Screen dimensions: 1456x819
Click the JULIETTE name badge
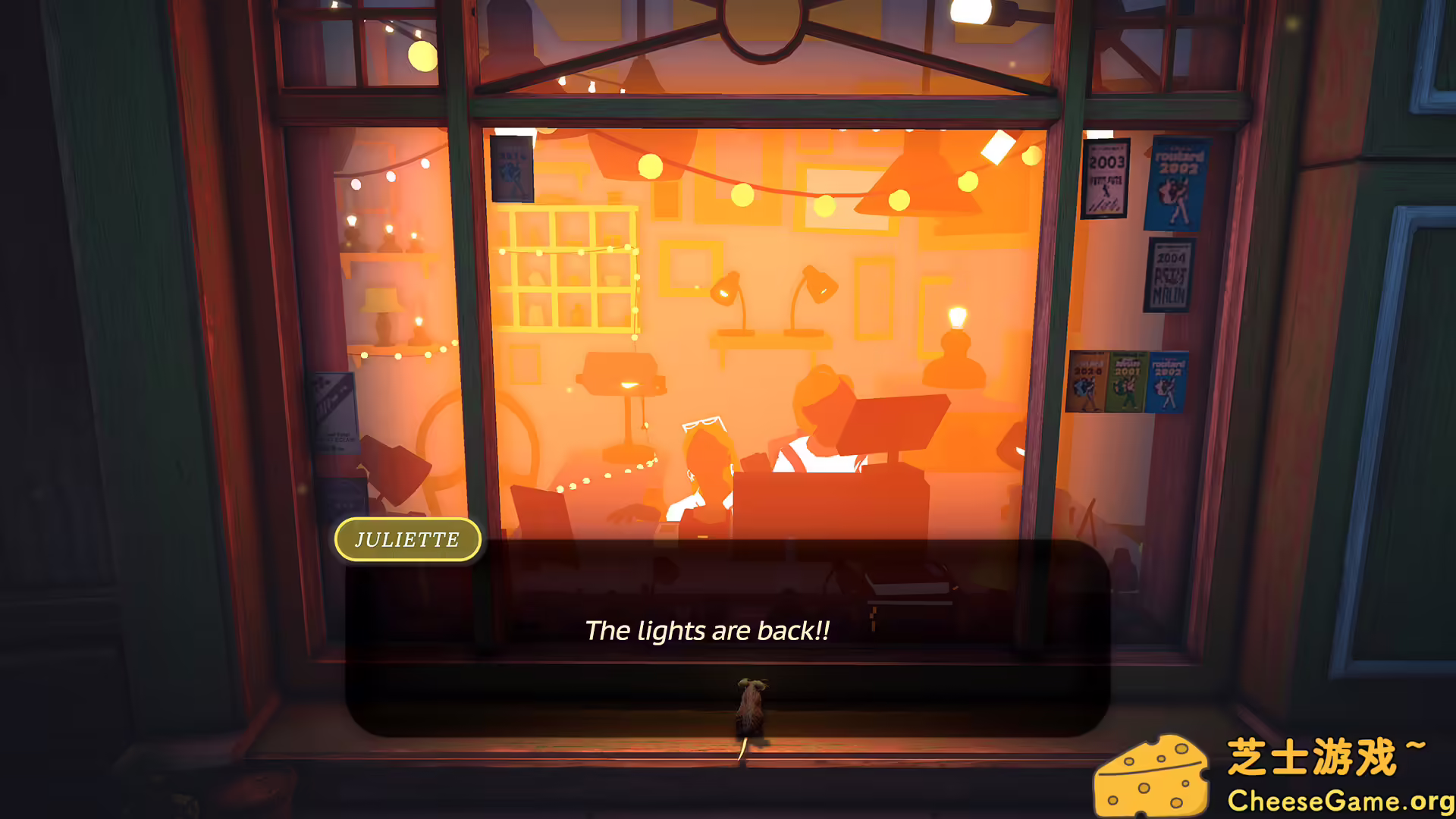407,539
